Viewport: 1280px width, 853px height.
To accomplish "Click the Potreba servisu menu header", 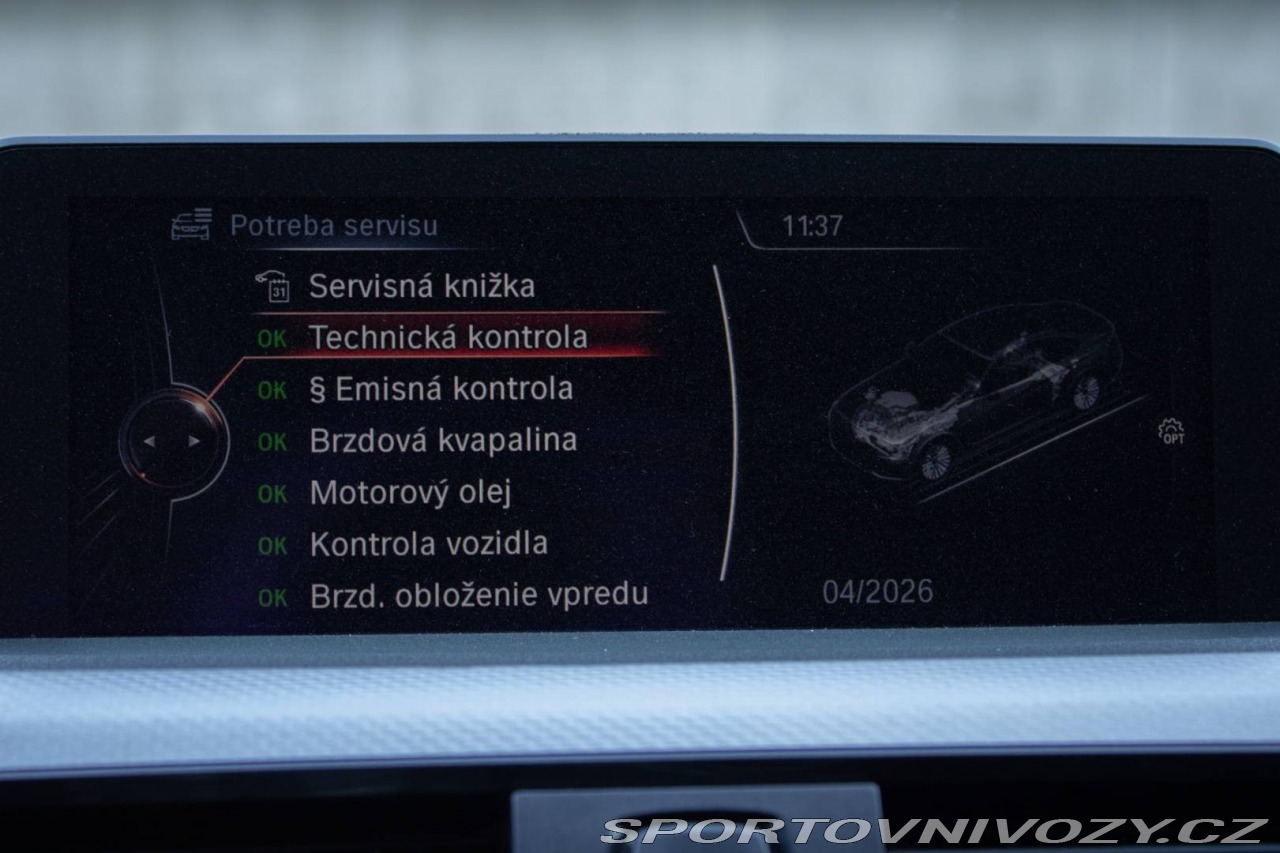I will [333, 226].
